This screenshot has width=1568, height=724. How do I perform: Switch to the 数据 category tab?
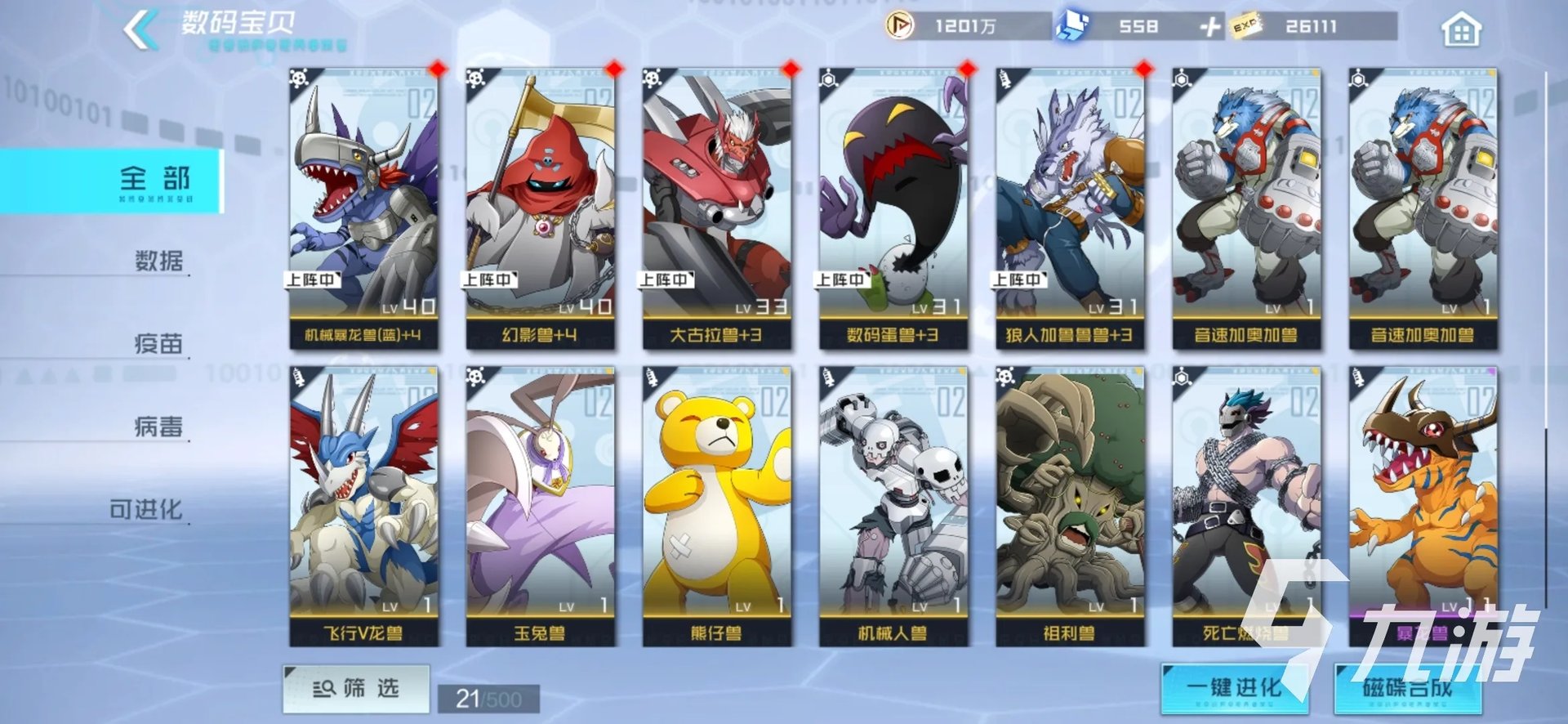(x=158, y=261)
